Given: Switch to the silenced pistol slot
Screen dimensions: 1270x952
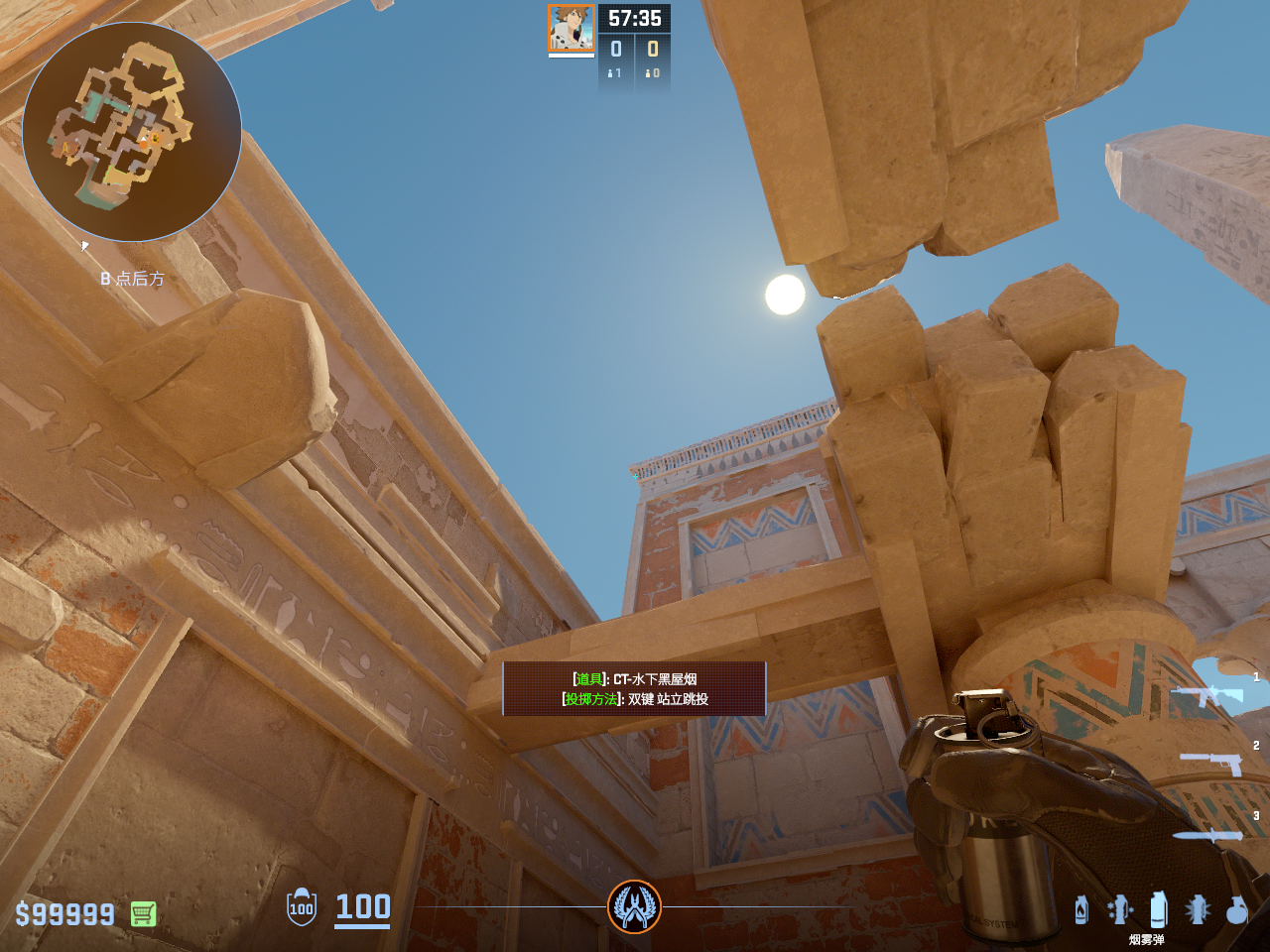Looking at the screenshot, I should 1211,763.
